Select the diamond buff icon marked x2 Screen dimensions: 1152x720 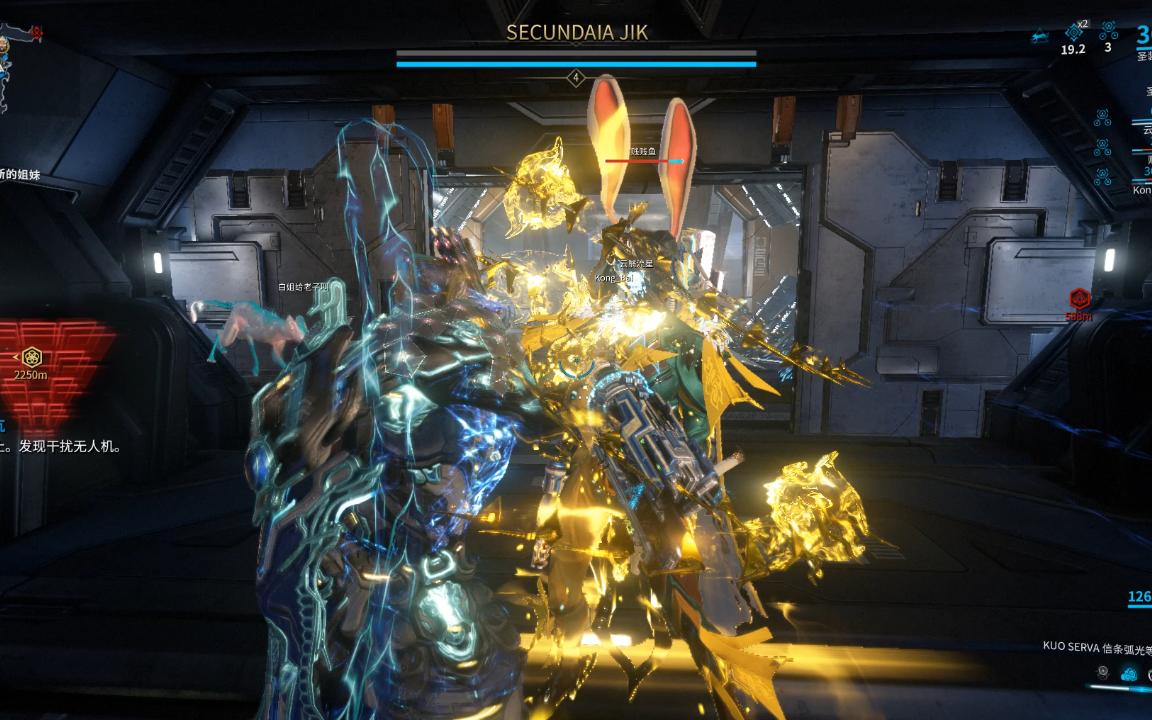click(x=1074, y=32)
